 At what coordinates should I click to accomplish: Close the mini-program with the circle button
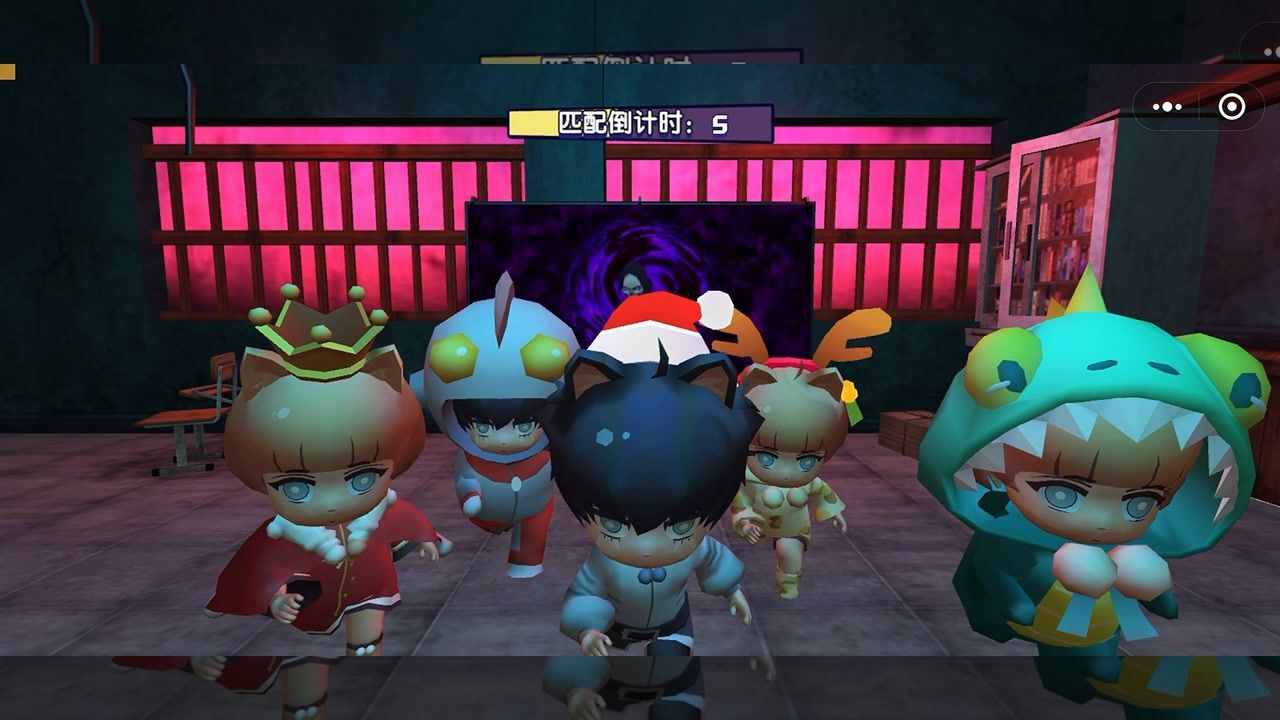tap(1232, 106)
